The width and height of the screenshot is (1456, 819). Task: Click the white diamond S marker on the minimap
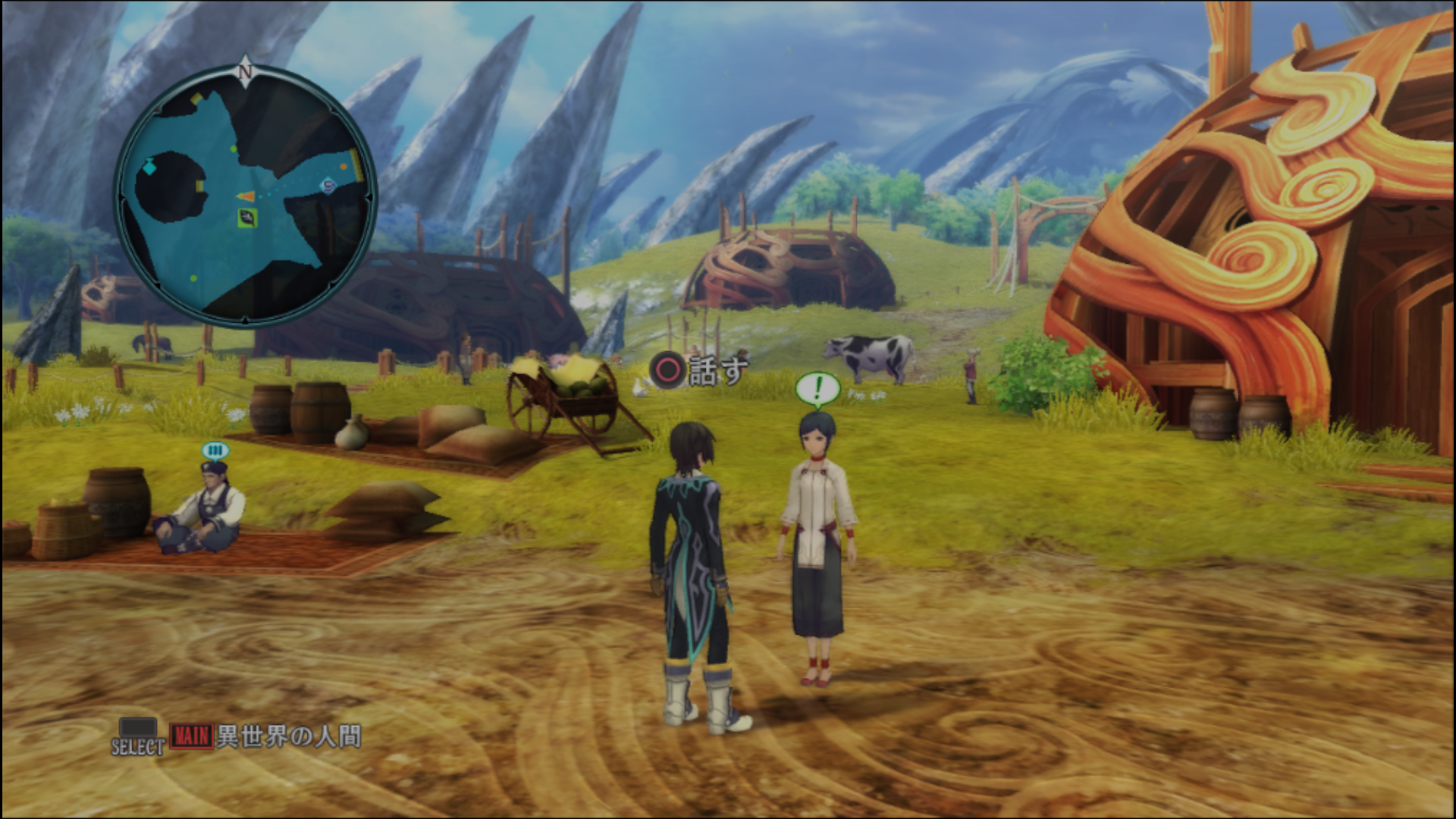(328, 185)
